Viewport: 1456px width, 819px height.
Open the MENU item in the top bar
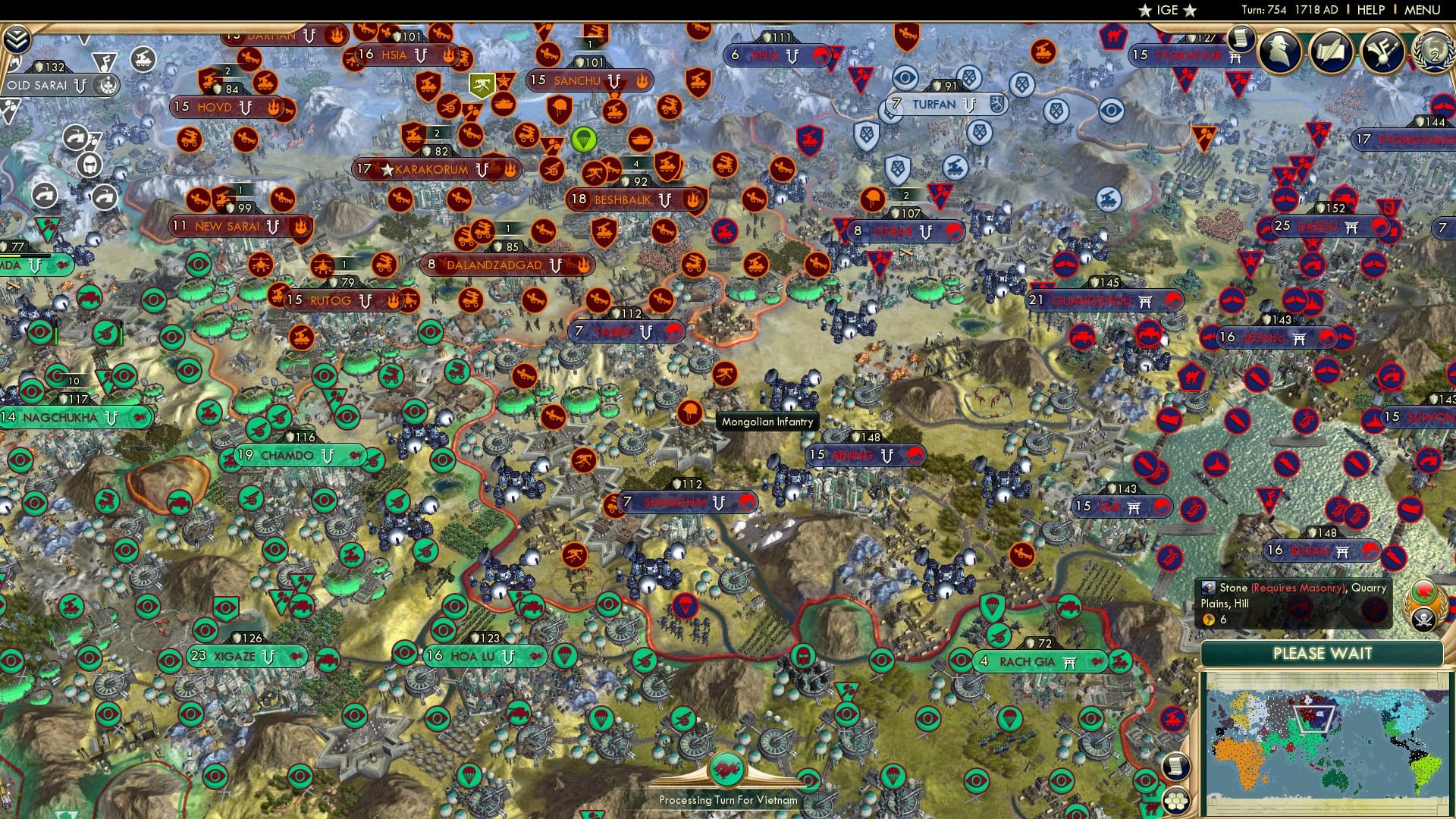click(x=1424, y=10)
